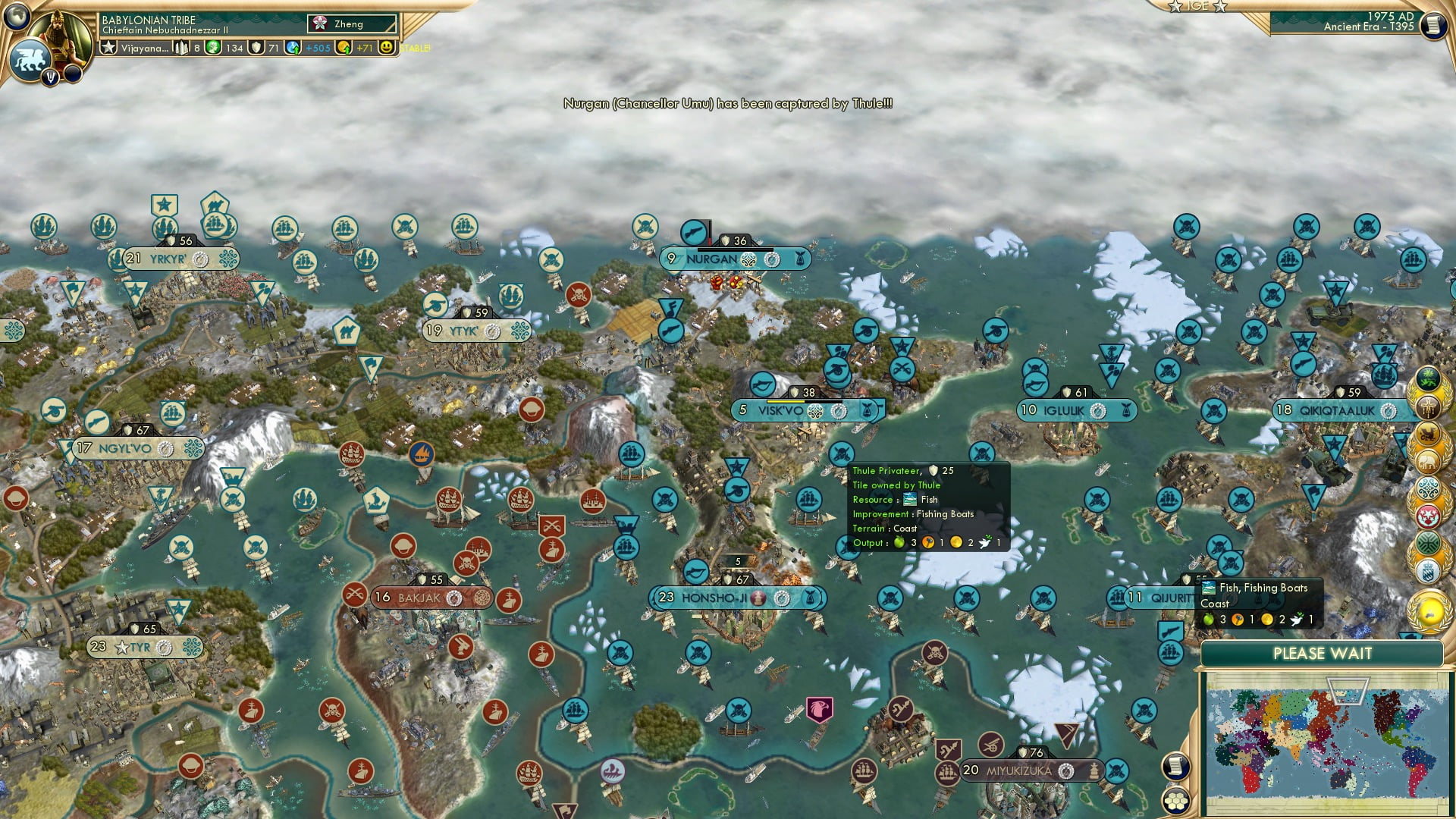The width and height of the screenshot is (1456, 819).
Task: Click the diplomacy globe in the top-left corner
Action: pyautogui.click(x=15, y=15)
